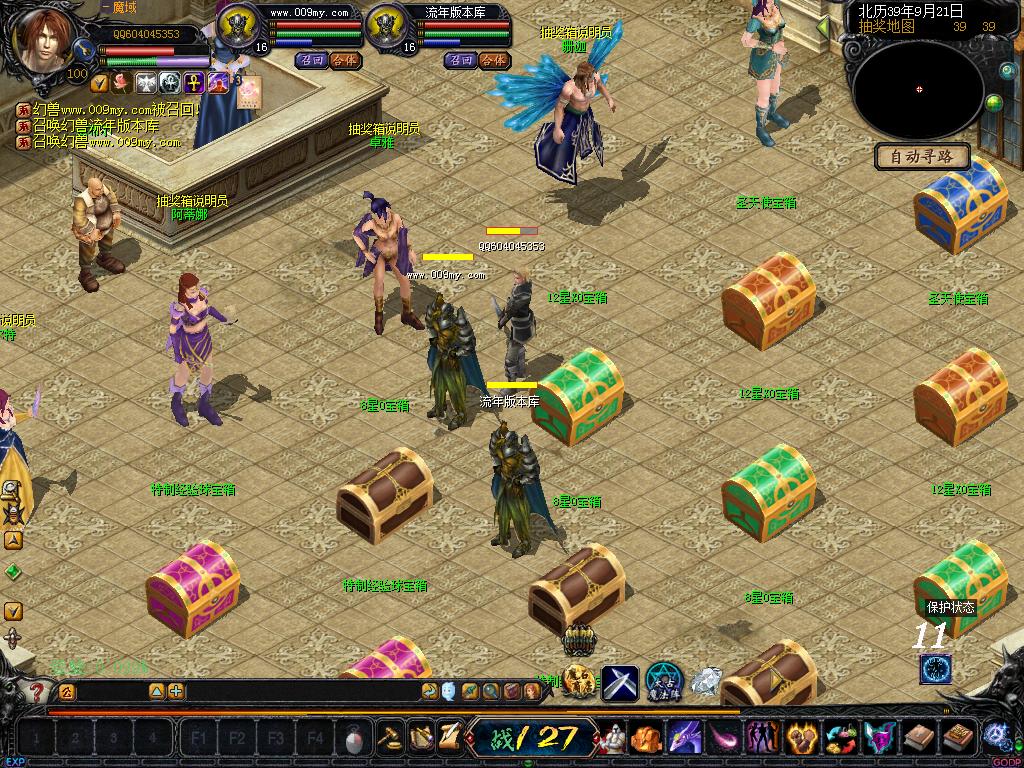Merge with the 流年版本库 pet using 合体

point(493,60)
